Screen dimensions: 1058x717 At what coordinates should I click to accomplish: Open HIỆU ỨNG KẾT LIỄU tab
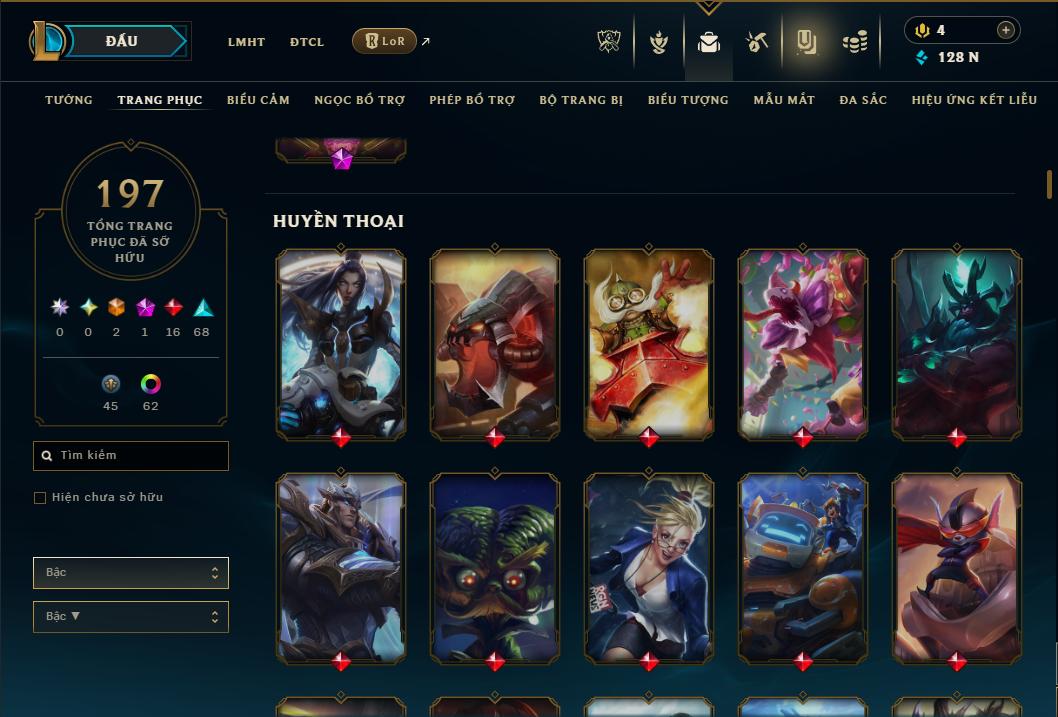(x=972, y=100)
